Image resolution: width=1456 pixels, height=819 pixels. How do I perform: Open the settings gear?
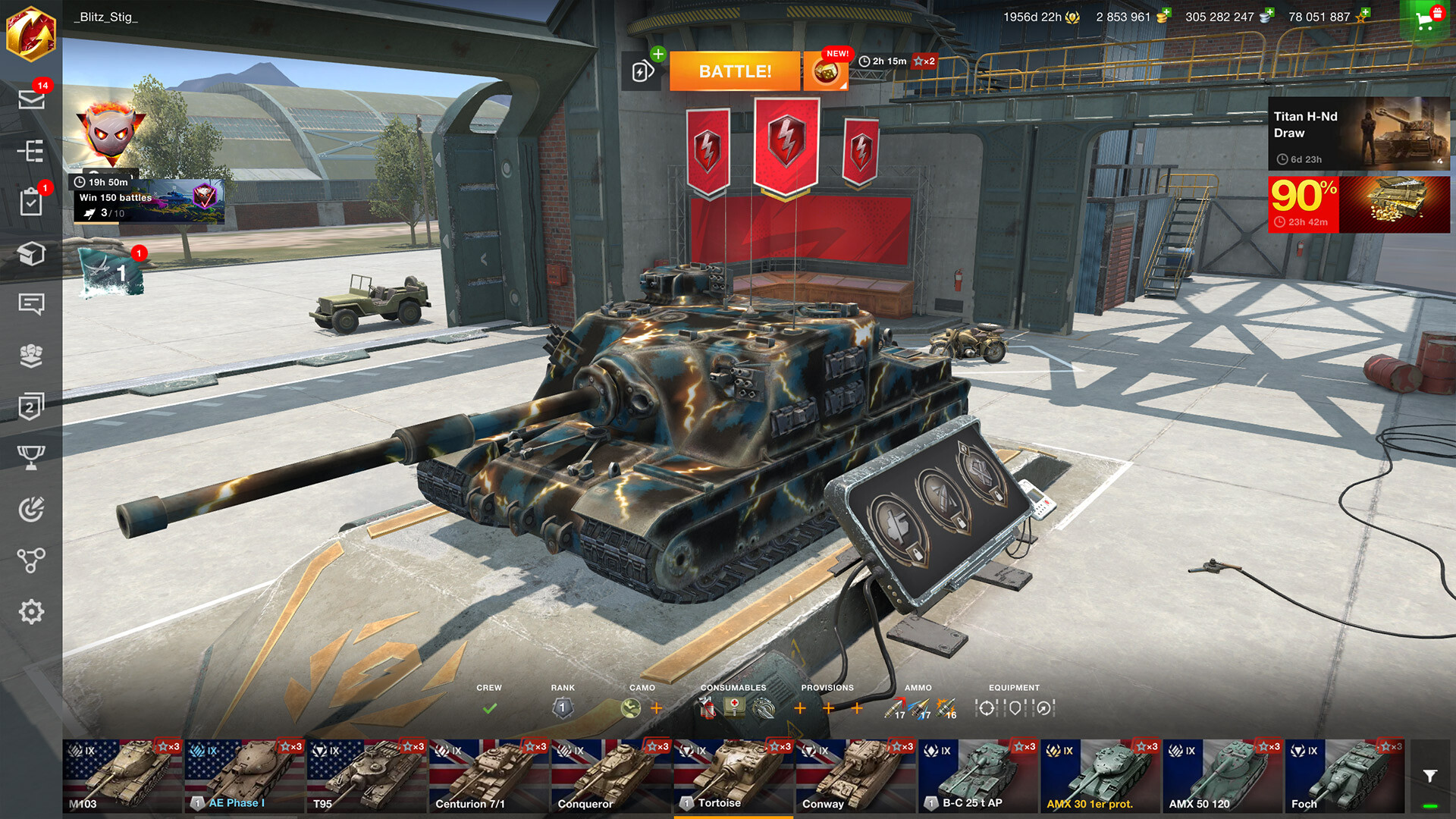coord(32,610)
